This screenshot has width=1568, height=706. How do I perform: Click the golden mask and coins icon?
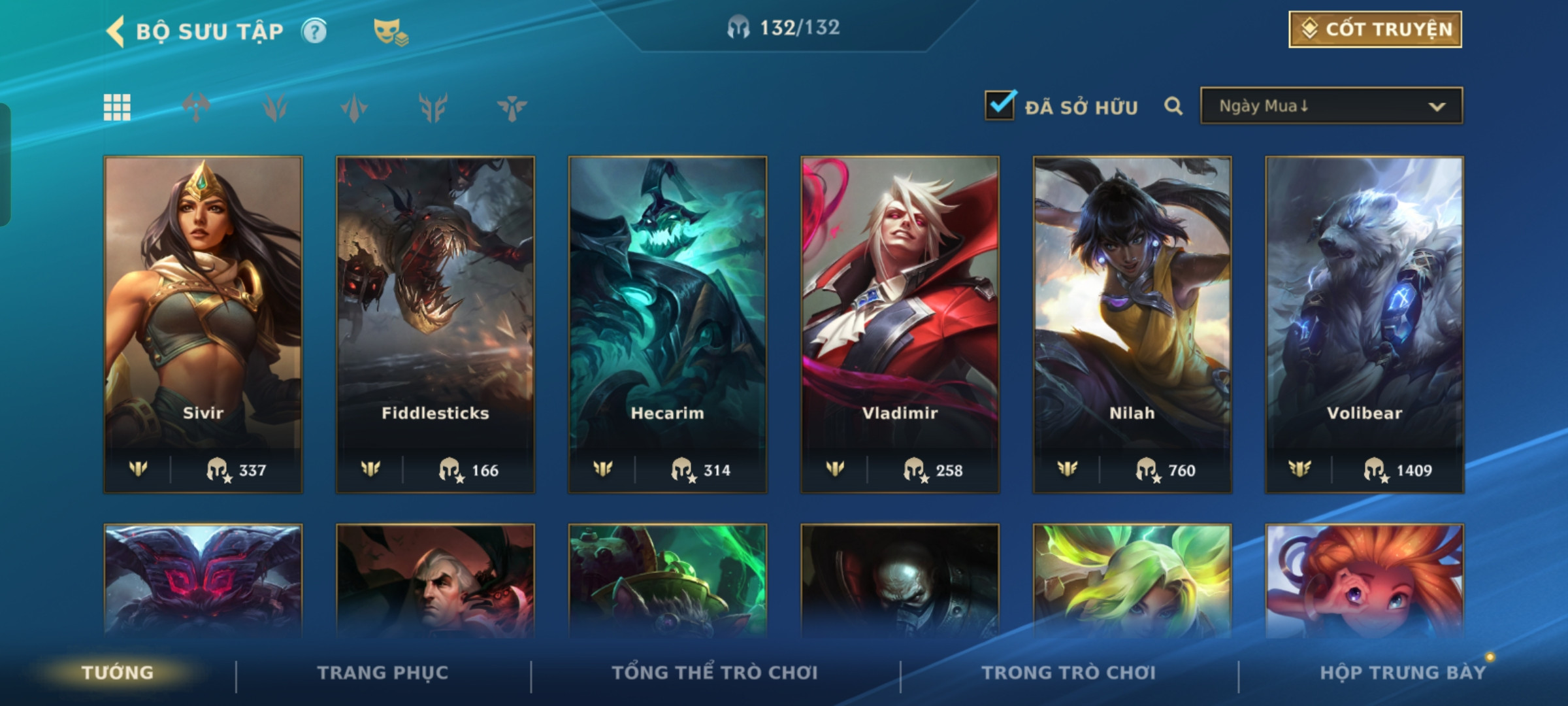[x=390, y=31]
